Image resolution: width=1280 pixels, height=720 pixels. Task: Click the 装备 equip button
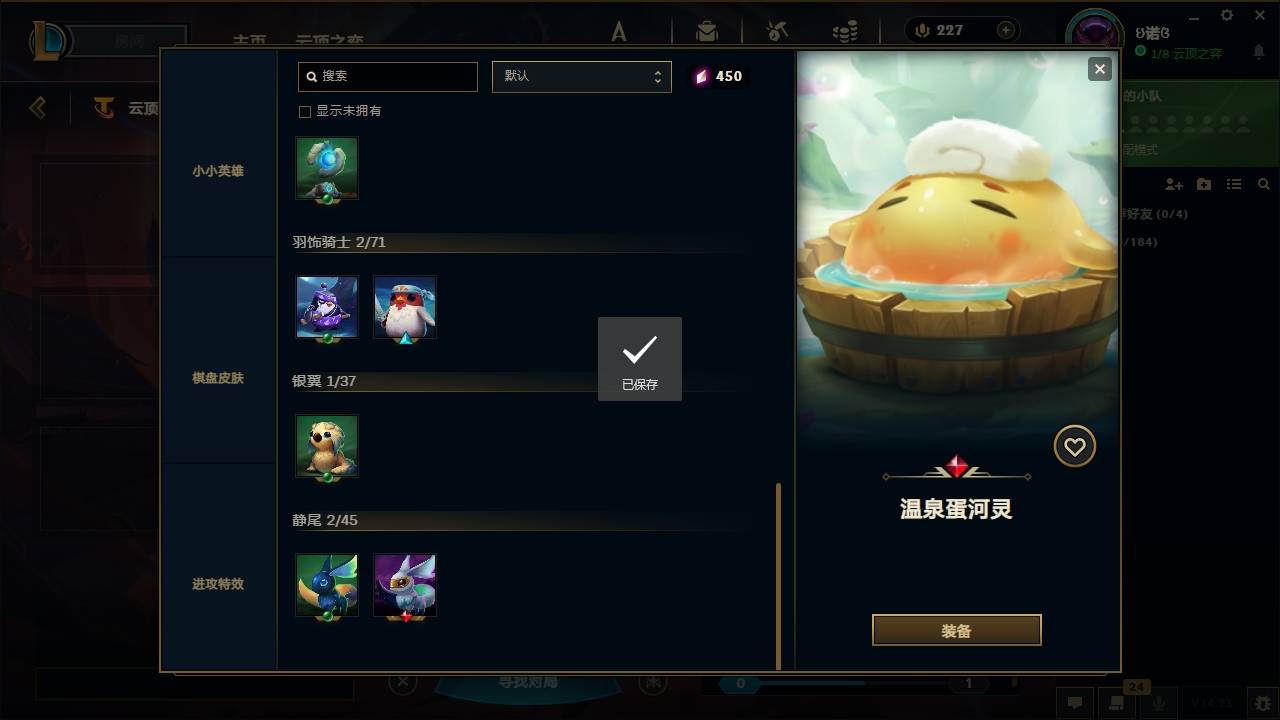956,630
